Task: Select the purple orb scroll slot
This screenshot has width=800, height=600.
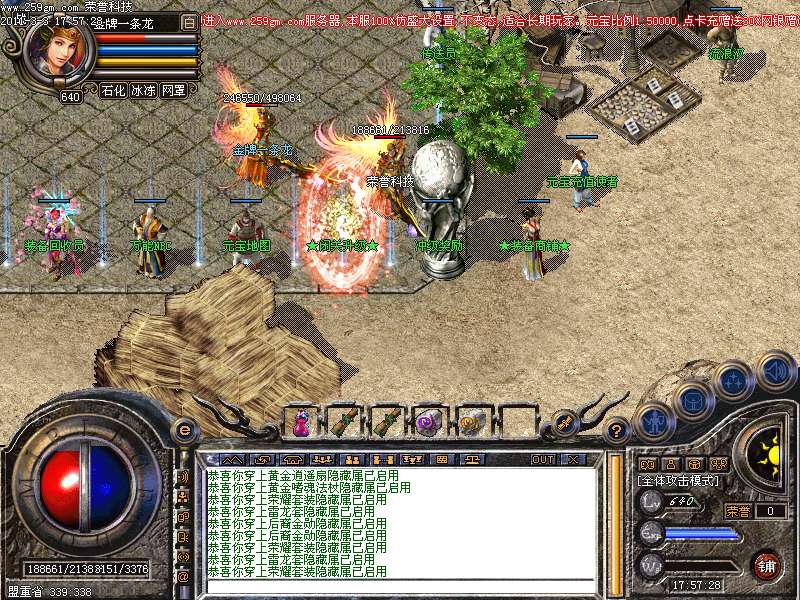Action: (429, 421)
